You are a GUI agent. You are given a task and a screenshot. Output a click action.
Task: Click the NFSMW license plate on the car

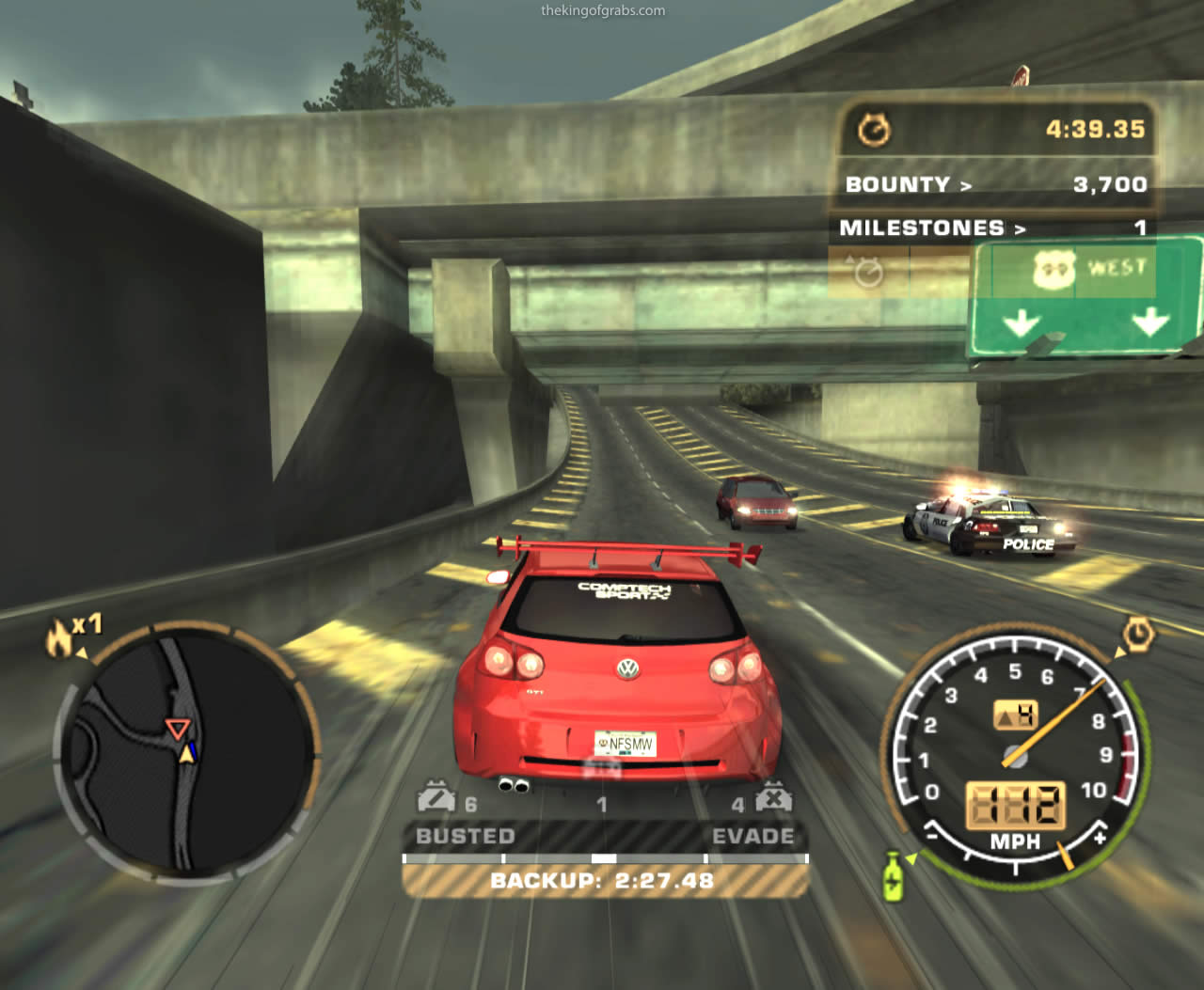[x=625, y=742]
